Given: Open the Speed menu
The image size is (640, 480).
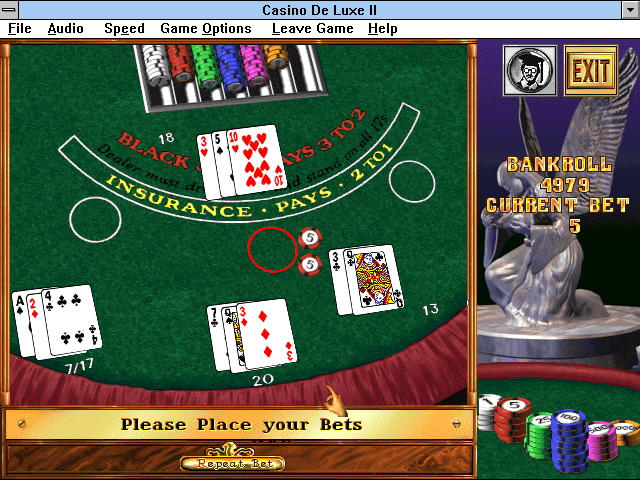Looking at the screenshot, I should 124,29.
